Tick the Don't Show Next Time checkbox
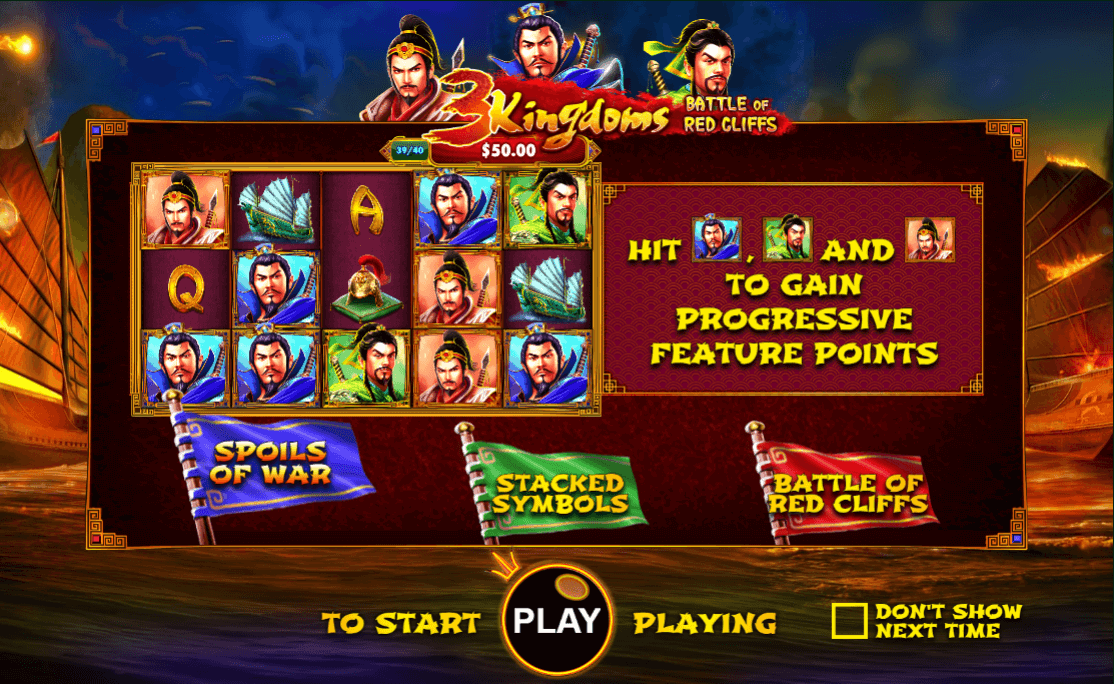Screen dimensions: 1114x684 click(x=849, y=621)
